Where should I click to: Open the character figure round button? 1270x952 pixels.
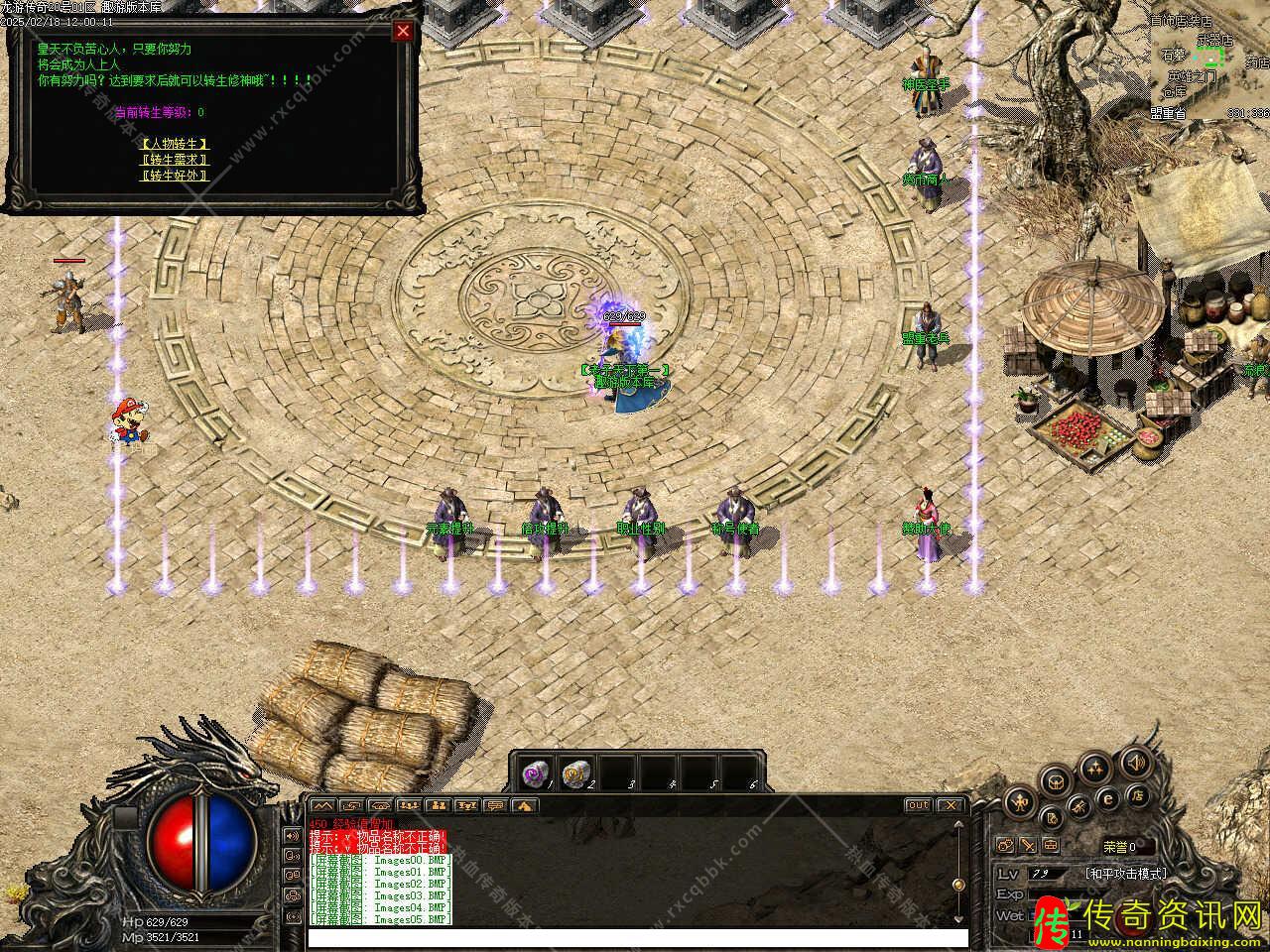coord(1019,801)
